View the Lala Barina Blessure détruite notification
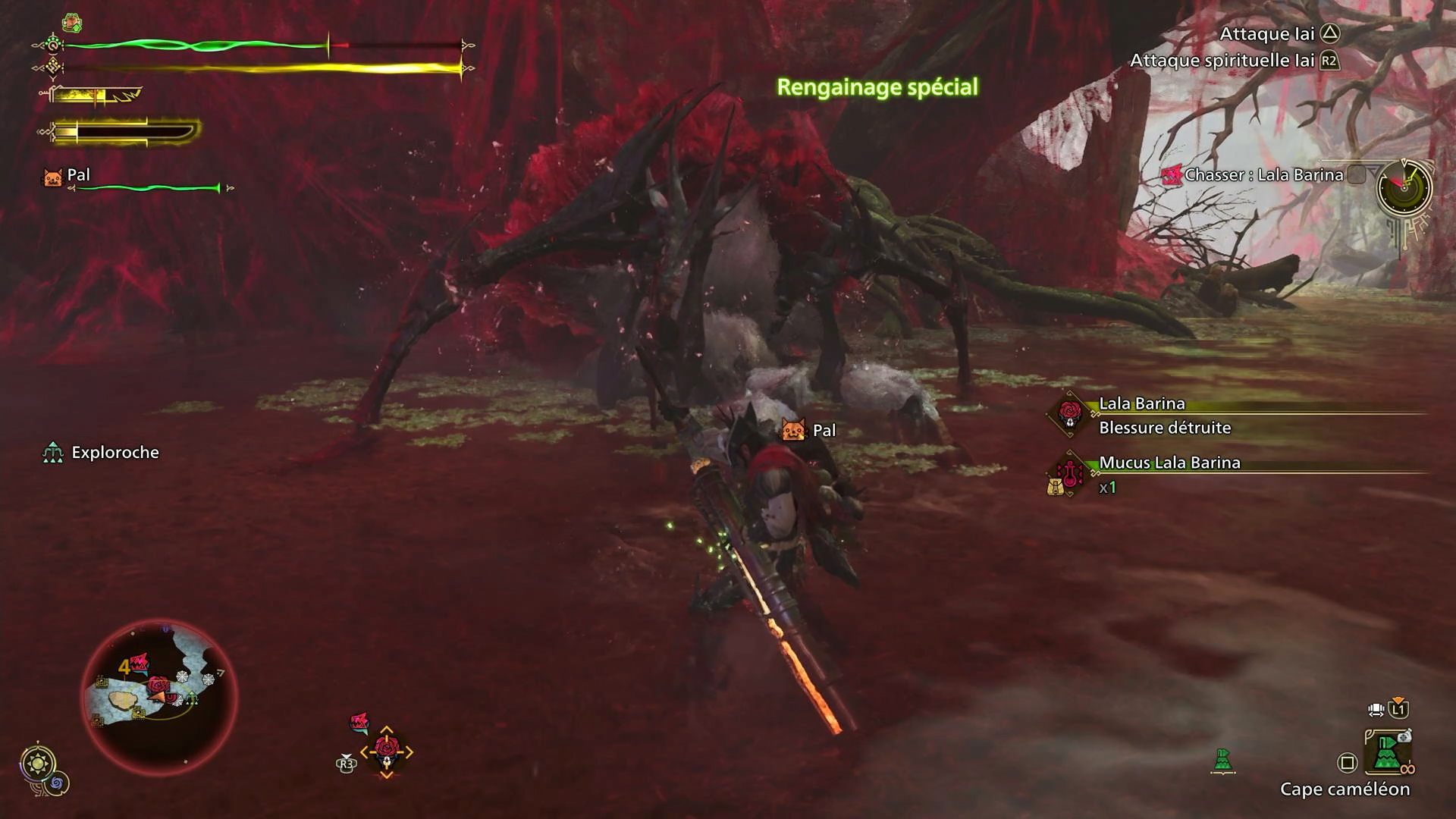Image resolution: width=1456 pixels, height=819 pixels. pyautogui.click(x=1165, y=416)
